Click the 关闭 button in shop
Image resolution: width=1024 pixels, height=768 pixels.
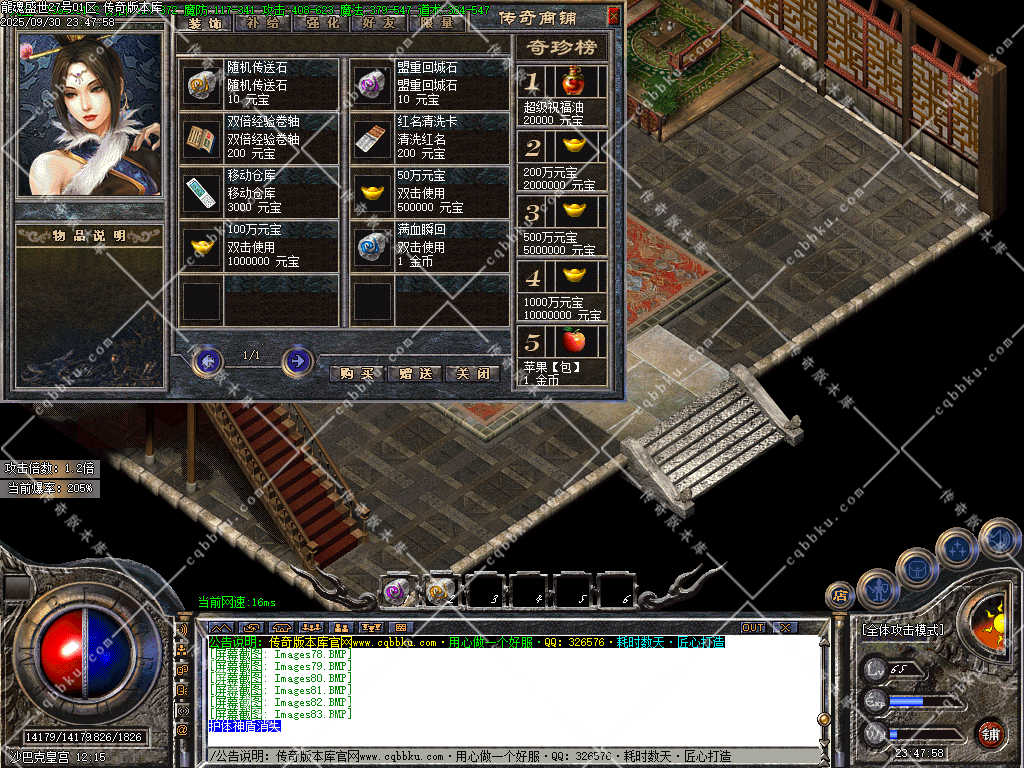pyautogui.click(x=472, y=373)
